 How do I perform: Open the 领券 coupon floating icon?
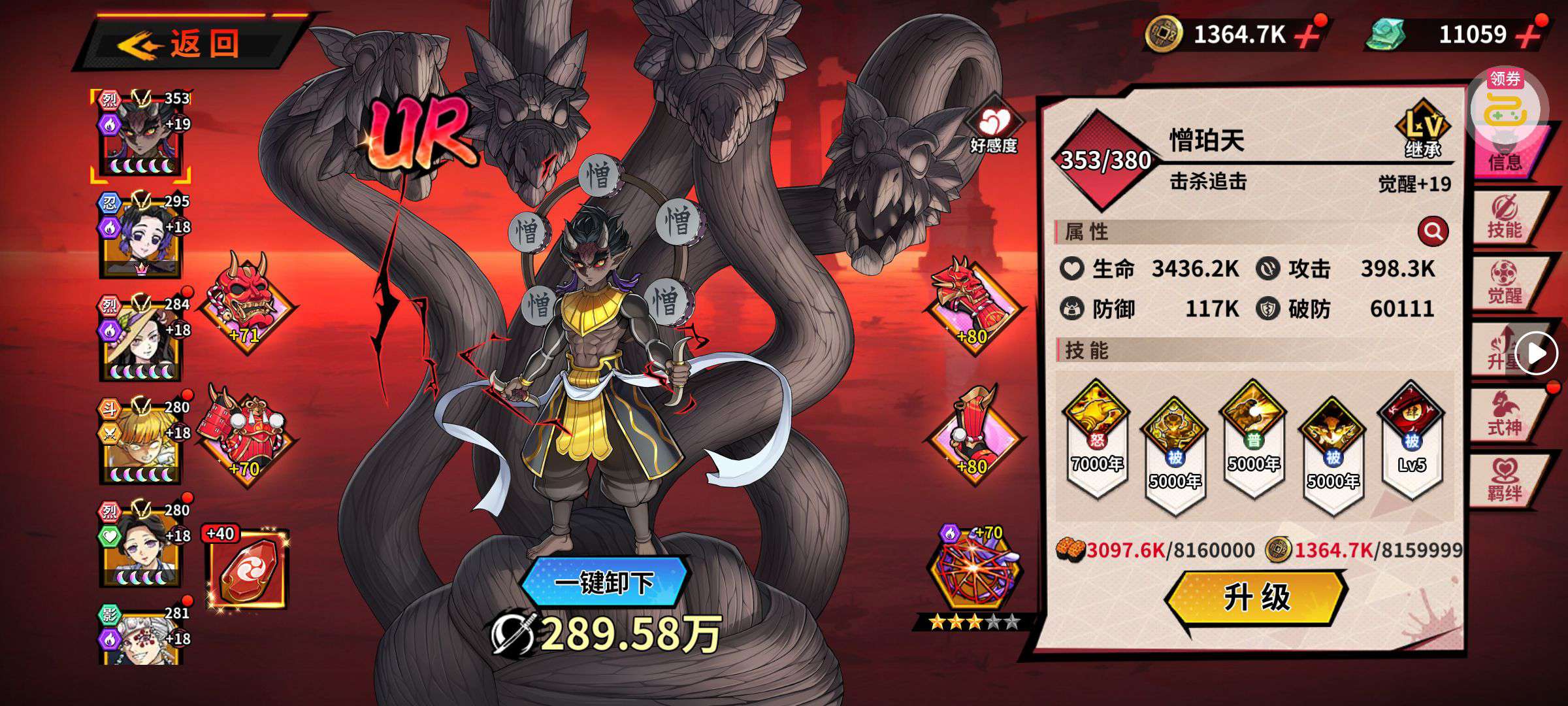click(1504, 108)
